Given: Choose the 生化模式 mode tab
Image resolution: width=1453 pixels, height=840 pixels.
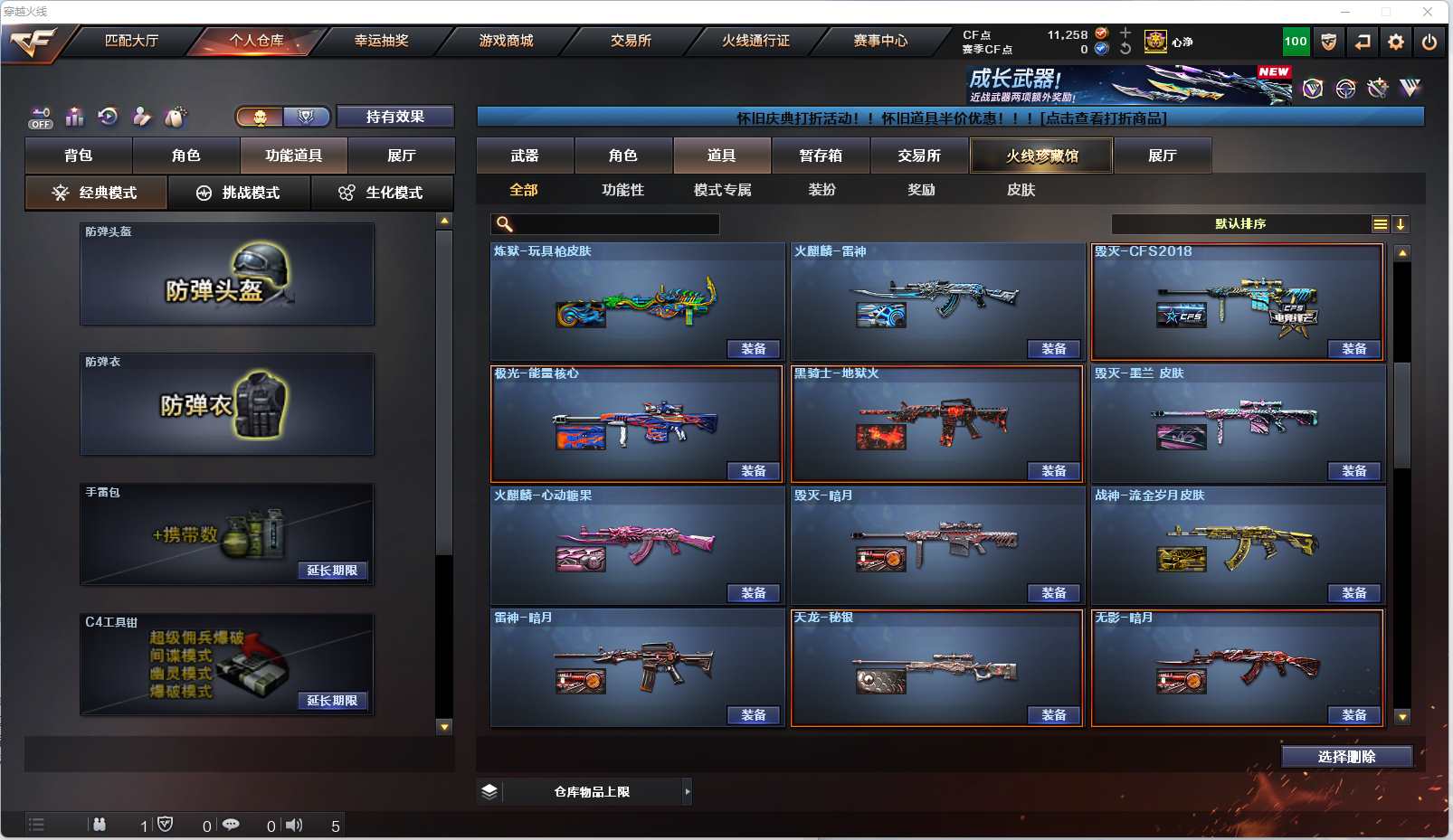Looking at the screenshot, I should pos(381,193).
